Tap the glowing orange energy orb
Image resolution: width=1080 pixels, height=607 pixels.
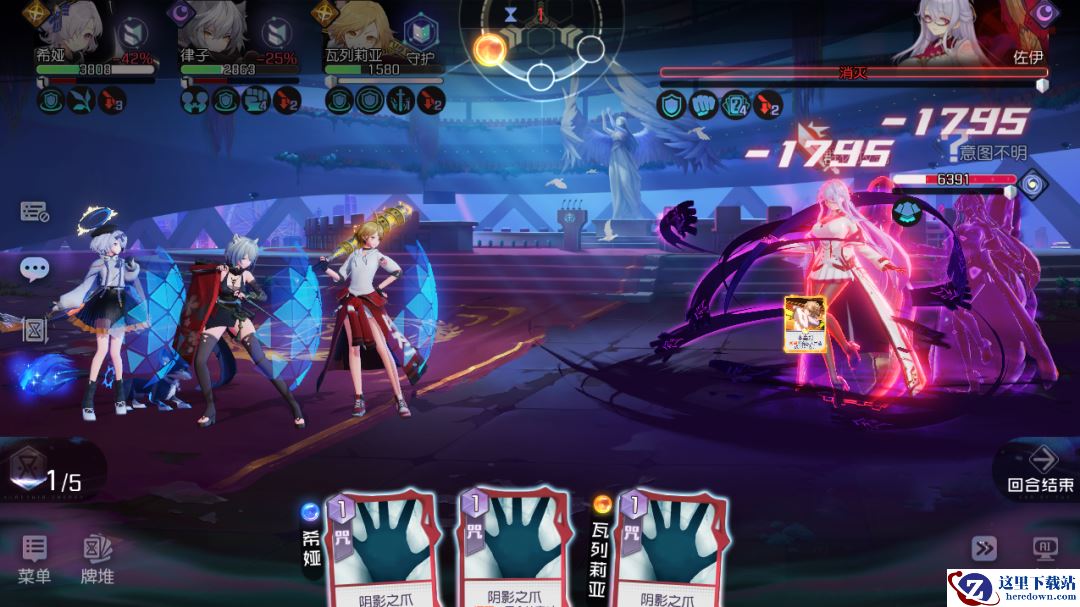pos(490,49)
